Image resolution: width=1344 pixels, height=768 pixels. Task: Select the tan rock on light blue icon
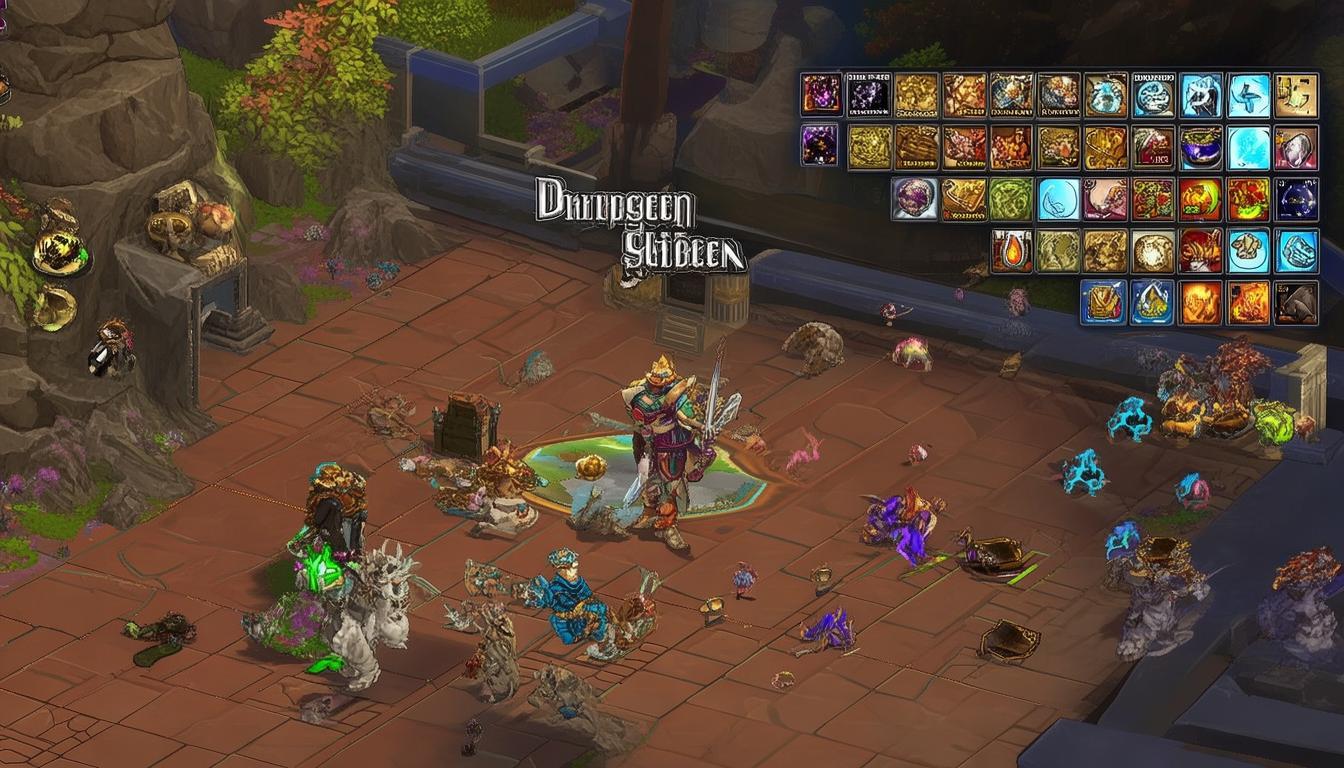coord(1249,250)
